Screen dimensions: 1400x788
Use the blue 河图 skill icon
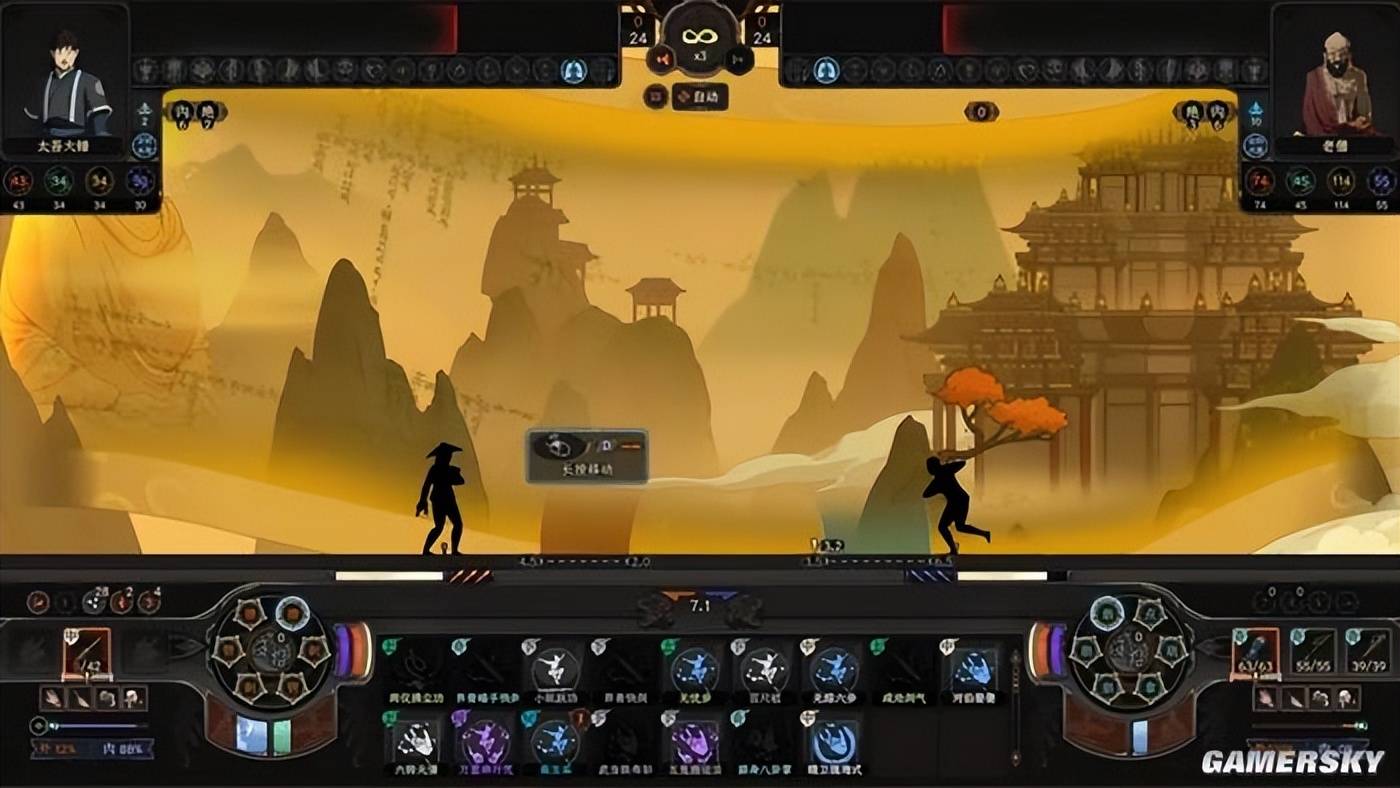point(971,667)
